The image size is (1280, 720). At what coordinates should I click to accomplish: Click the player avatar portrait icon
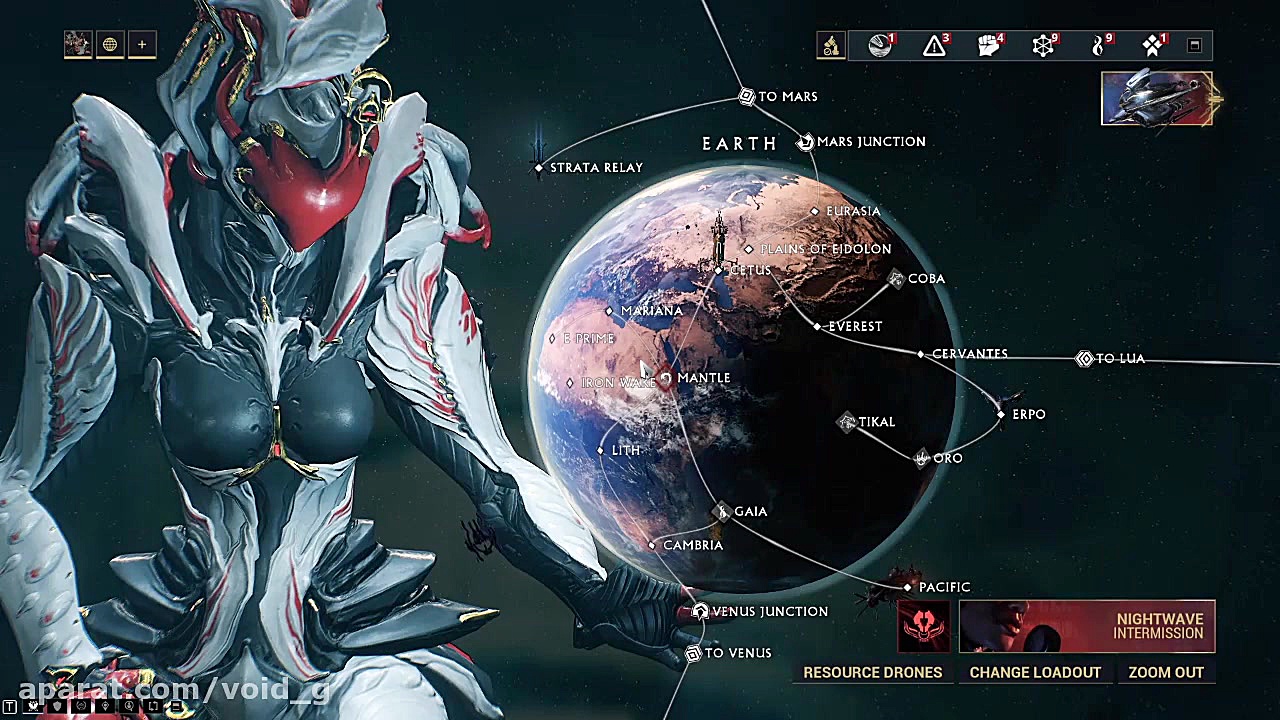77,44
